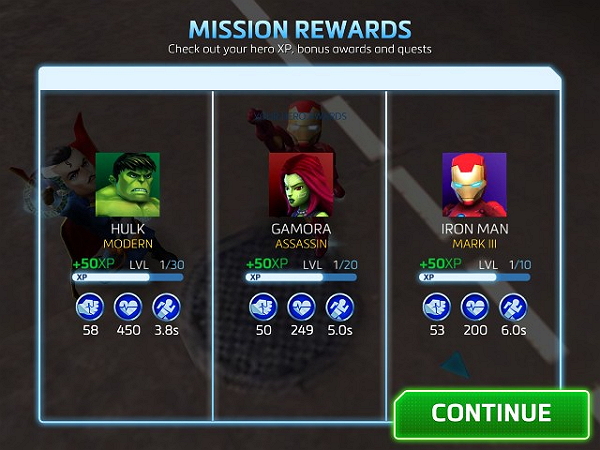Tap the Iron Man Mark III portrait
This screenshot has width=600, height=450.
(475, 185)
